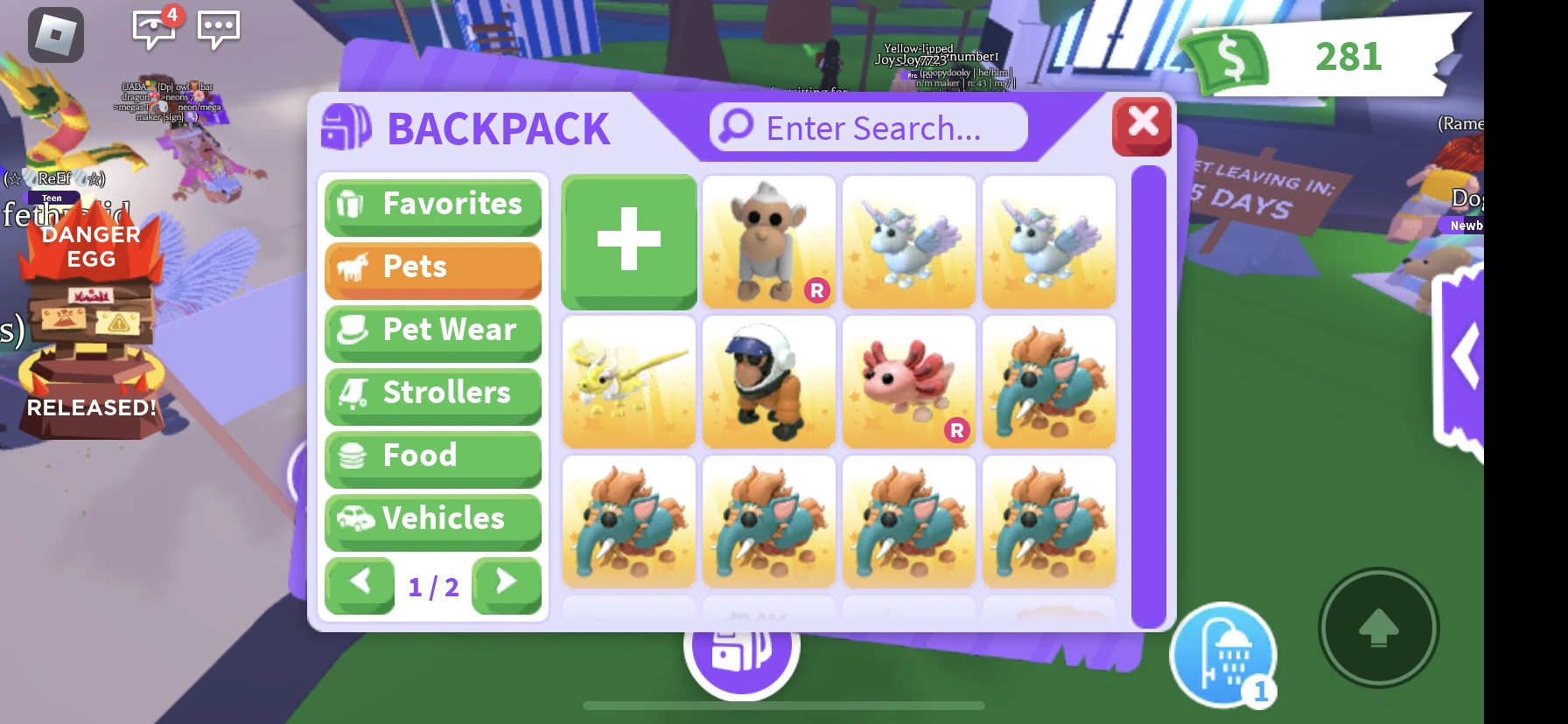Open the chat bubble icon
The width and height of the screenshot is (1568, 724).
click(x=219, y=30)
